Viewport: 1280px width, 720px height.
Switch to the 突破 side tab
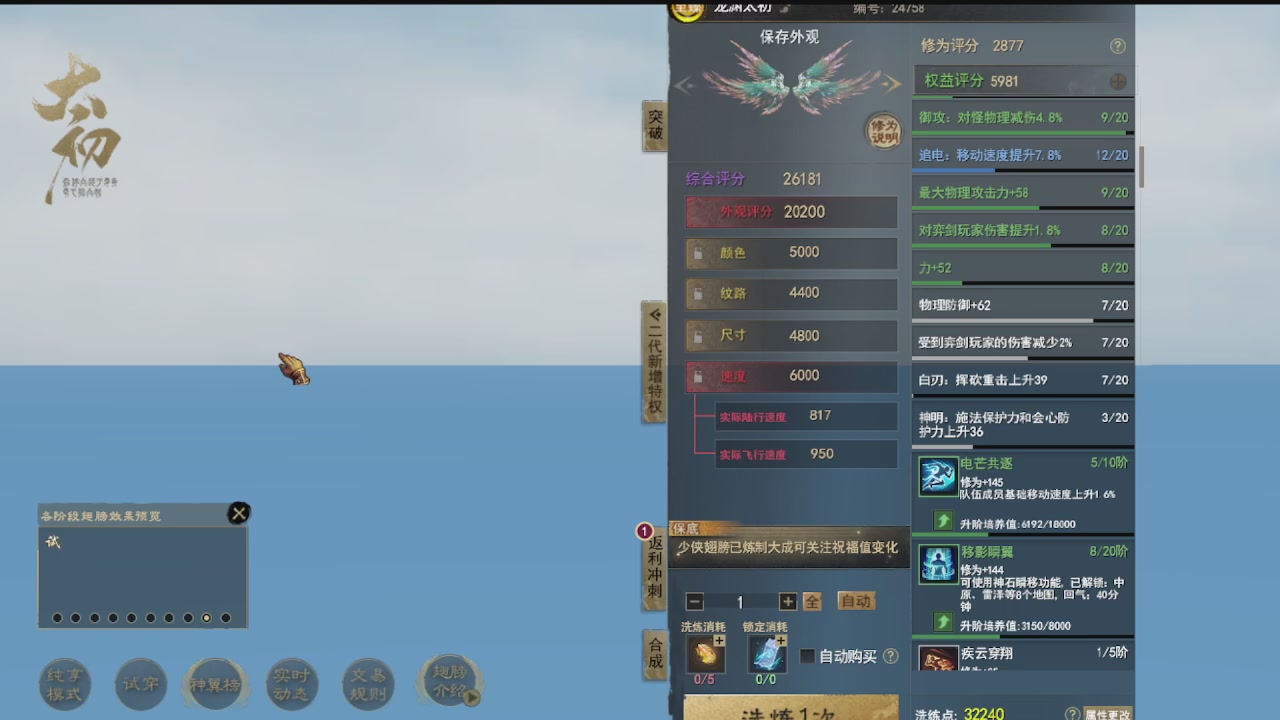655,125
